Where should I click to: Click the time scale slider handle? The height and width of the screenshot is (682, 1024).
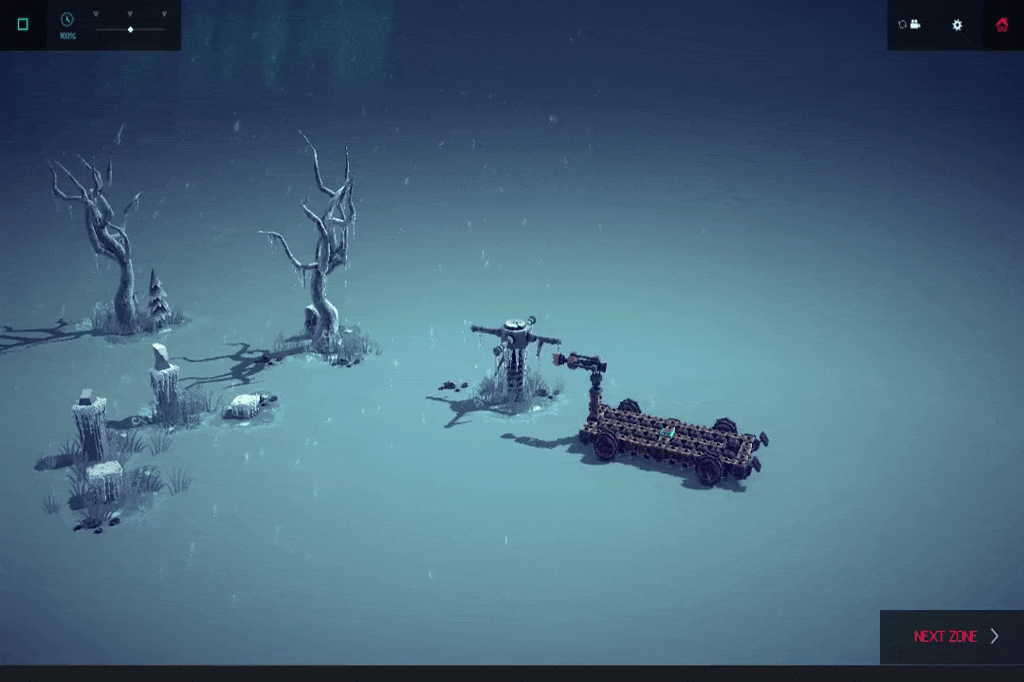point(131,29)
